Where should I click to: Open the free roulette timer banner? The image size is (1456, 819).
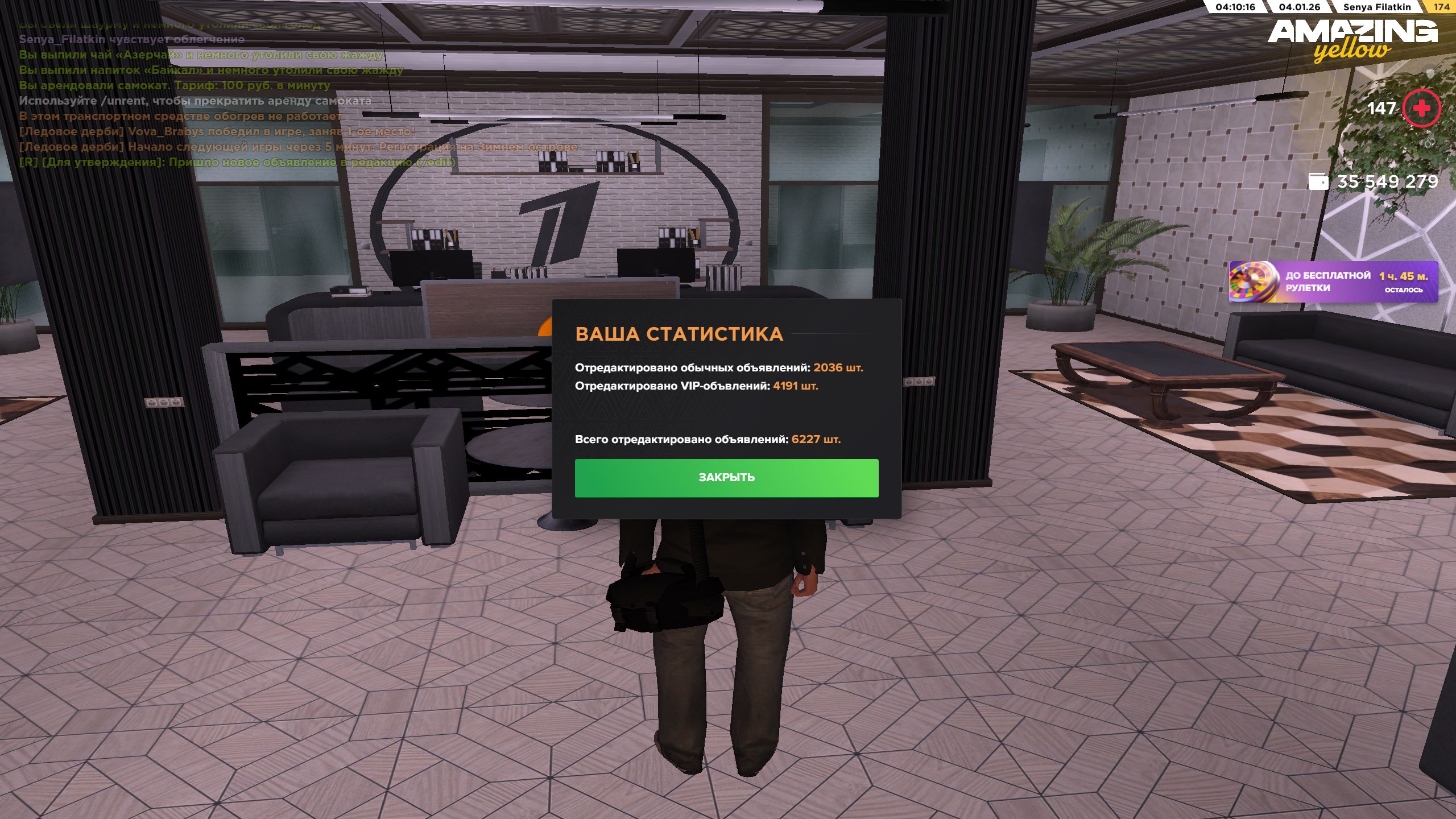1333,282
